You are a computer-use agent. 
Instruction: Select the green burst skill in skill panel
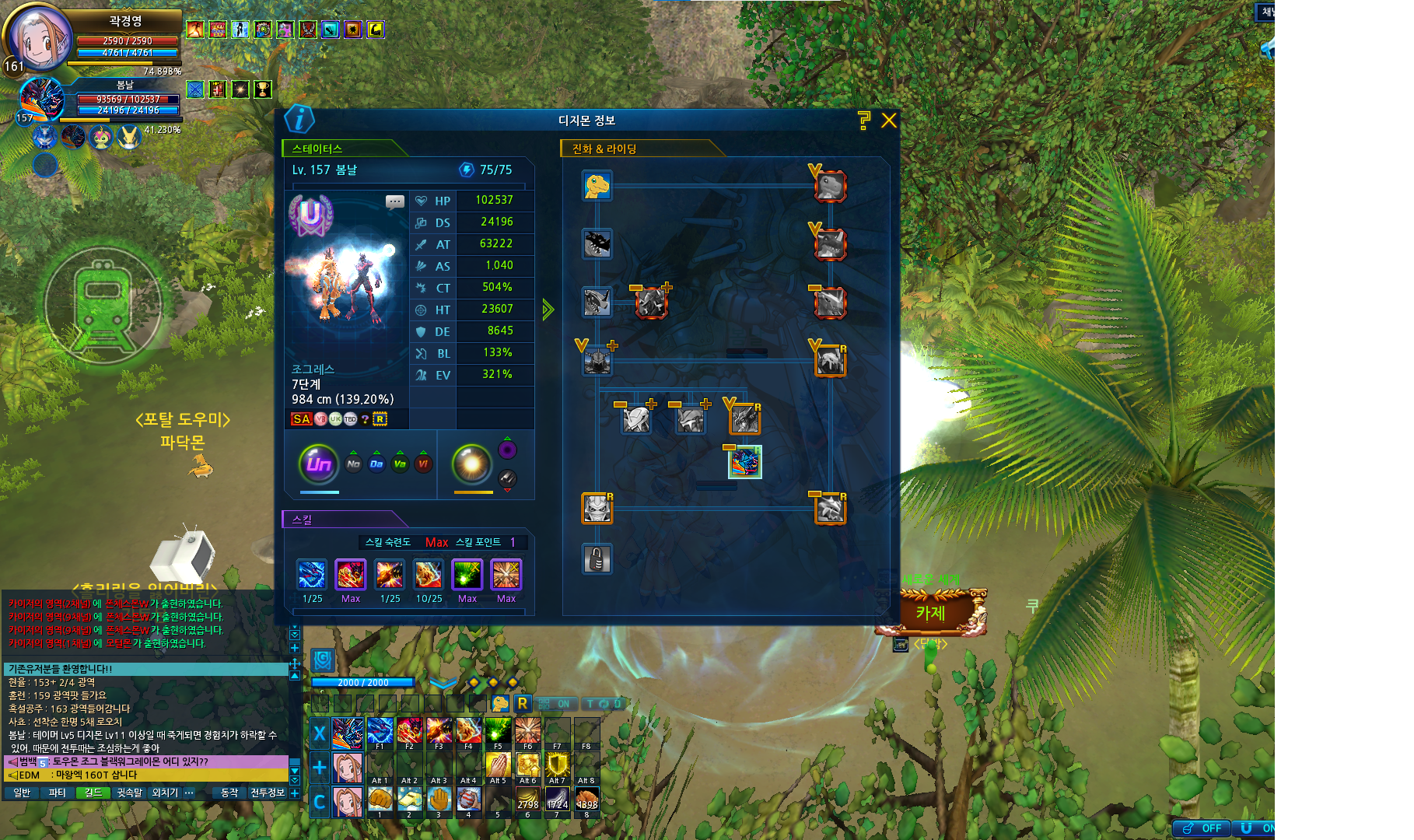(467, 576)
